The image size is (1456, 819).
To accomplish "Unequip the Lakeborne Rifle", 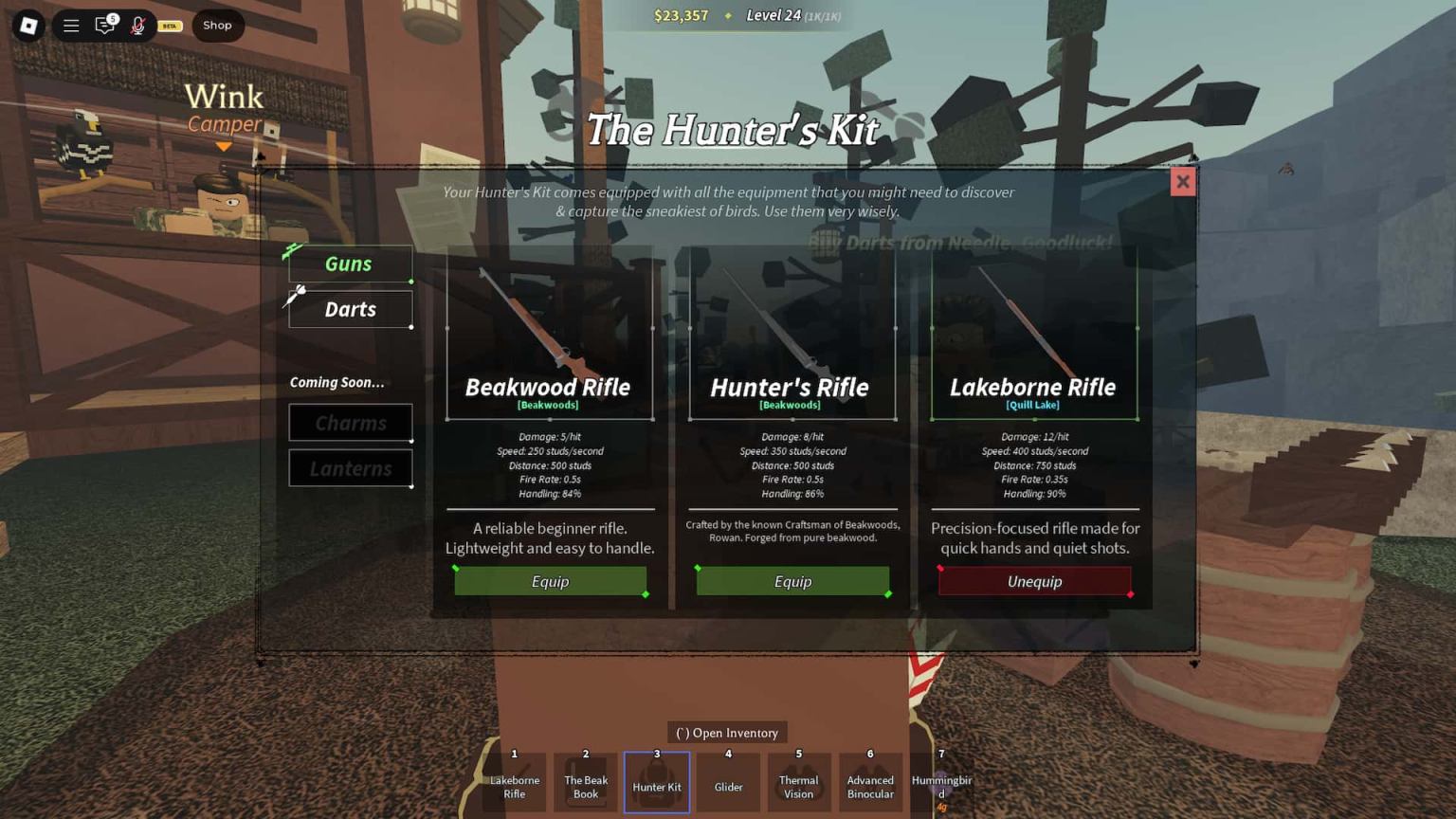I will click(x=1033, y=581).
